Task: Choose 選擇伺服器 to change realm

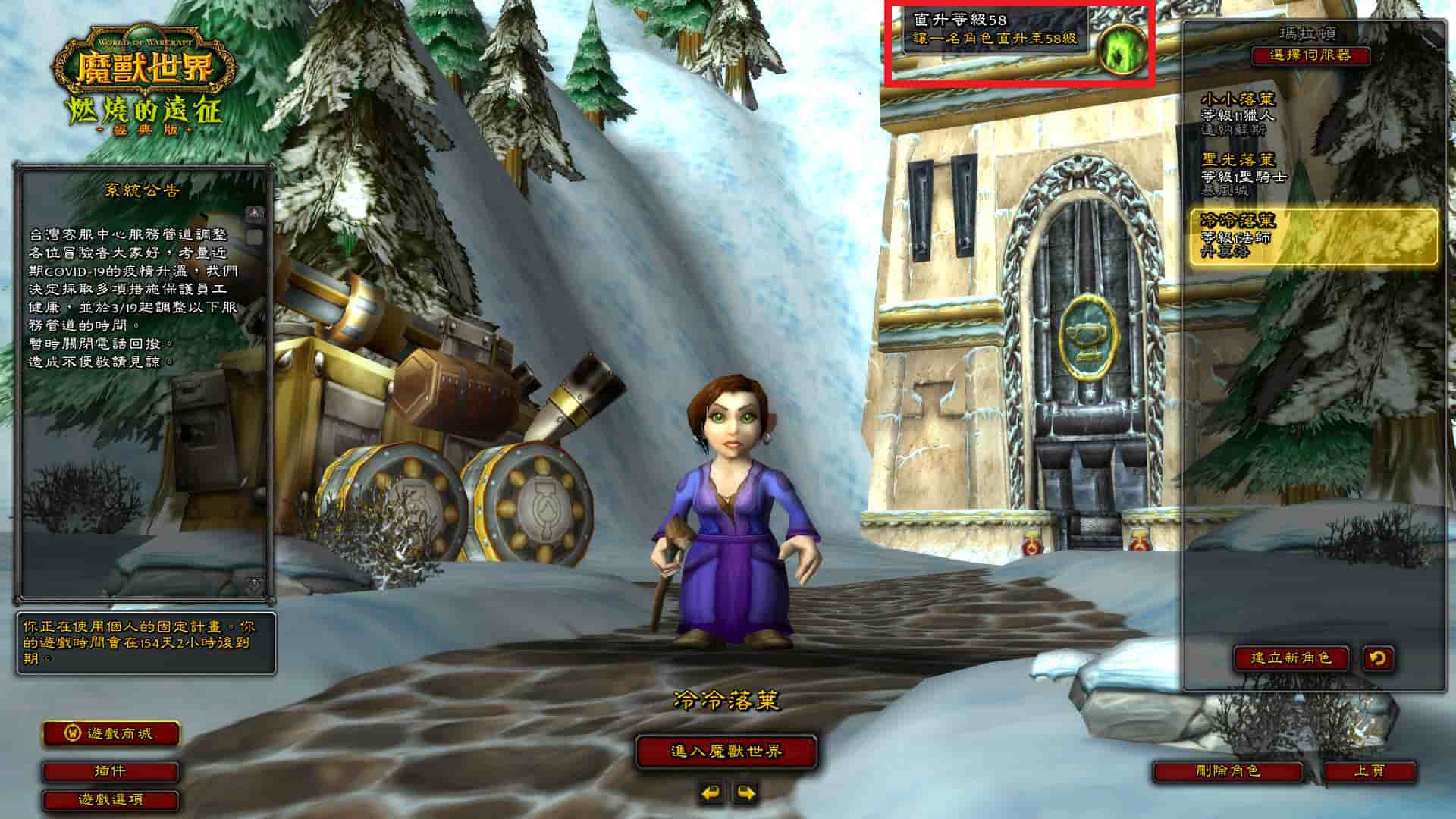Action: (1310, 55)
